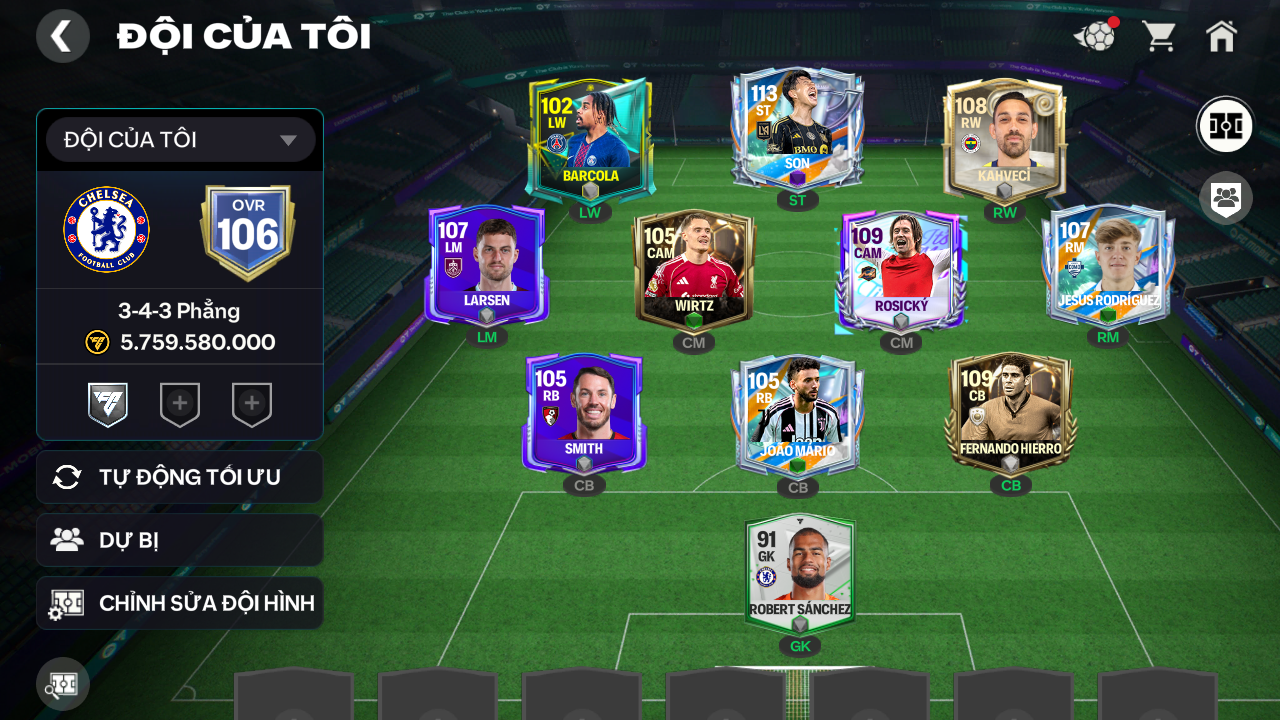Pick the Larsen LM card
Image resolution: width=1280 pixels, height=720 pixels.
click(x=487, y=264)
